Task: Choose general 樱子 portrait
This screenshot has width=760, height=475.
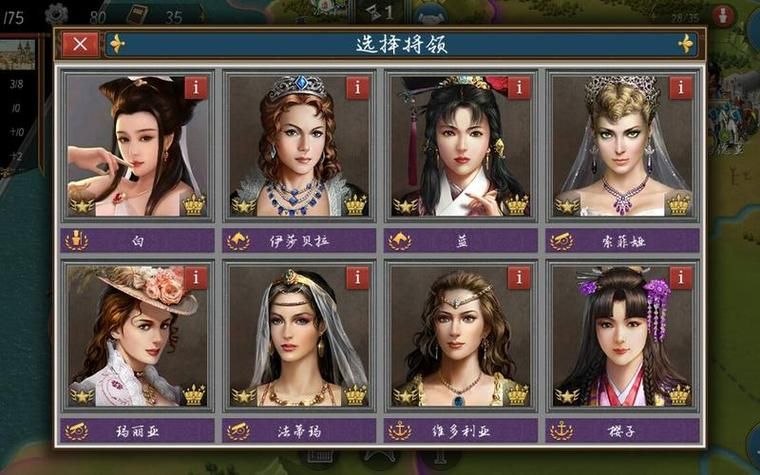Action: coord(622,337)
